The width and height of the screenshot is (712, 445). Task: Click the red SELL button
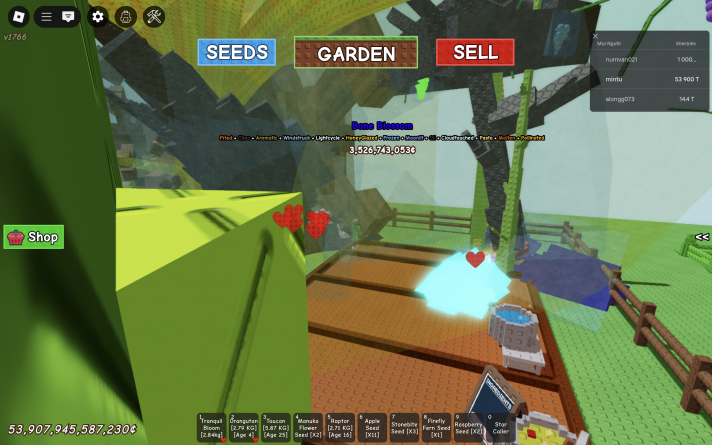(x=475, y=53)
